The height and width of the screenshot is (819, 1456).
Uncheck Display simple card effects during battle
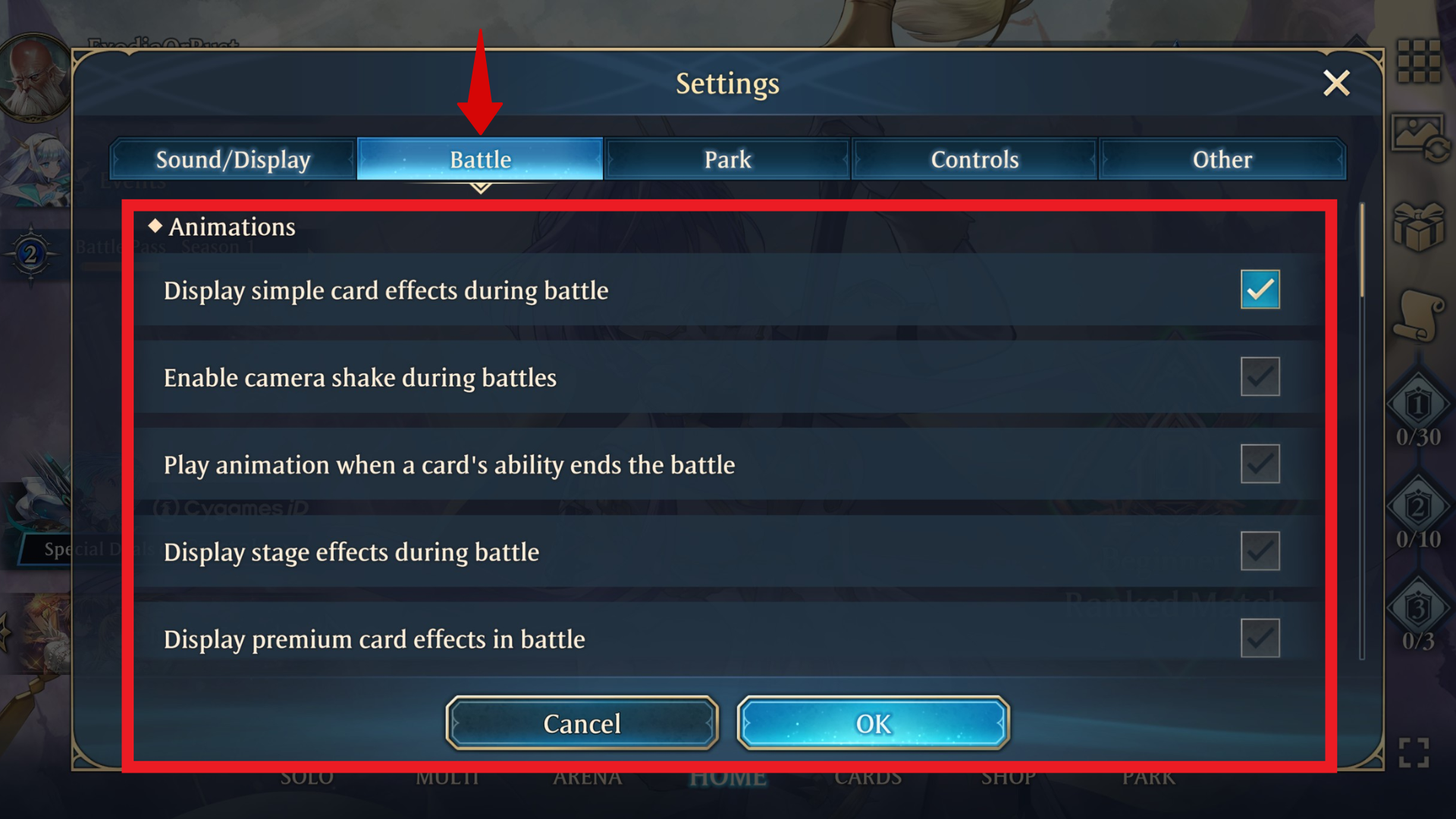pos(1260,289)
